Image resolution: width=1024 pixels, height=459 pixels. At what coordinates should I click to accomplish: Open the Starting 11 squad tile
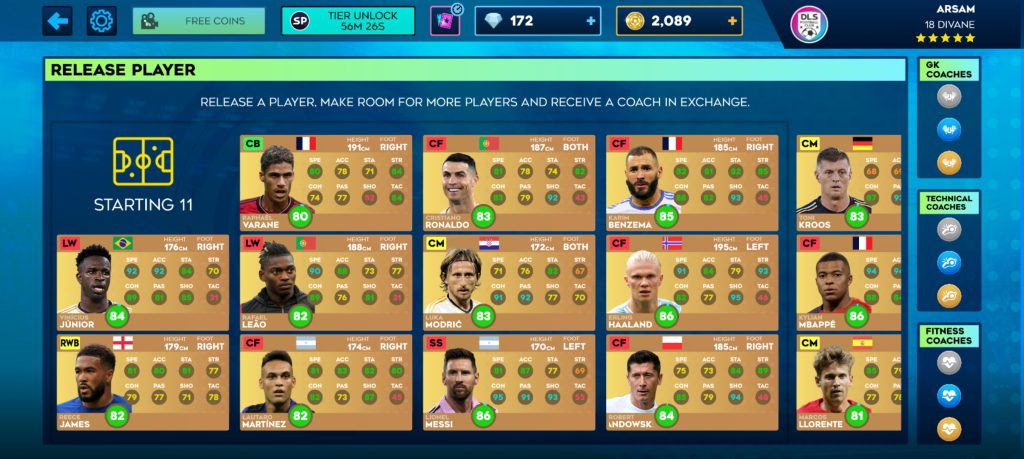pos(143,176)
